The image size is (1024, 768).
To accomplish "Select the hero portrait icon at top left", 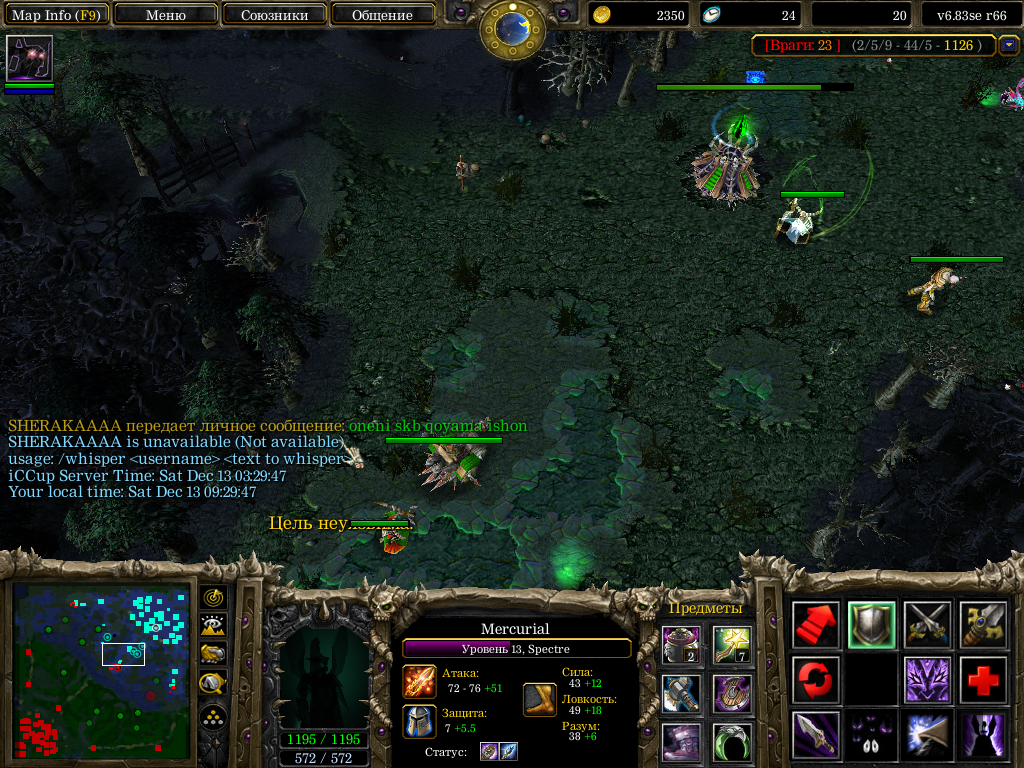I will pos(29,59).
